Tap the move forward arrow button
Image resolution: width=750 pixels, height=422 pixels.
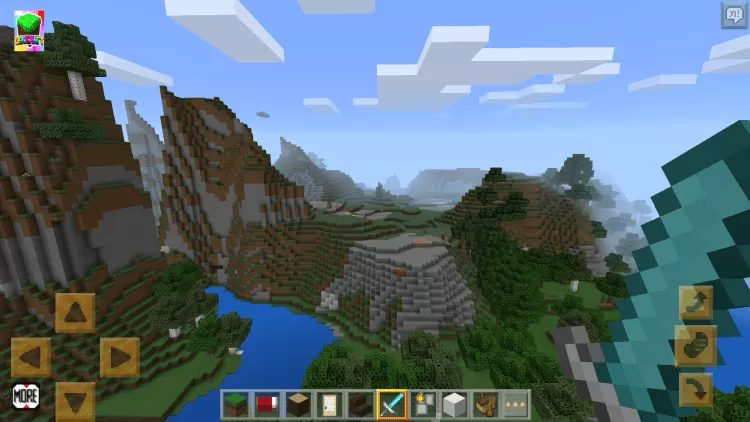click(x=75, y=312)
